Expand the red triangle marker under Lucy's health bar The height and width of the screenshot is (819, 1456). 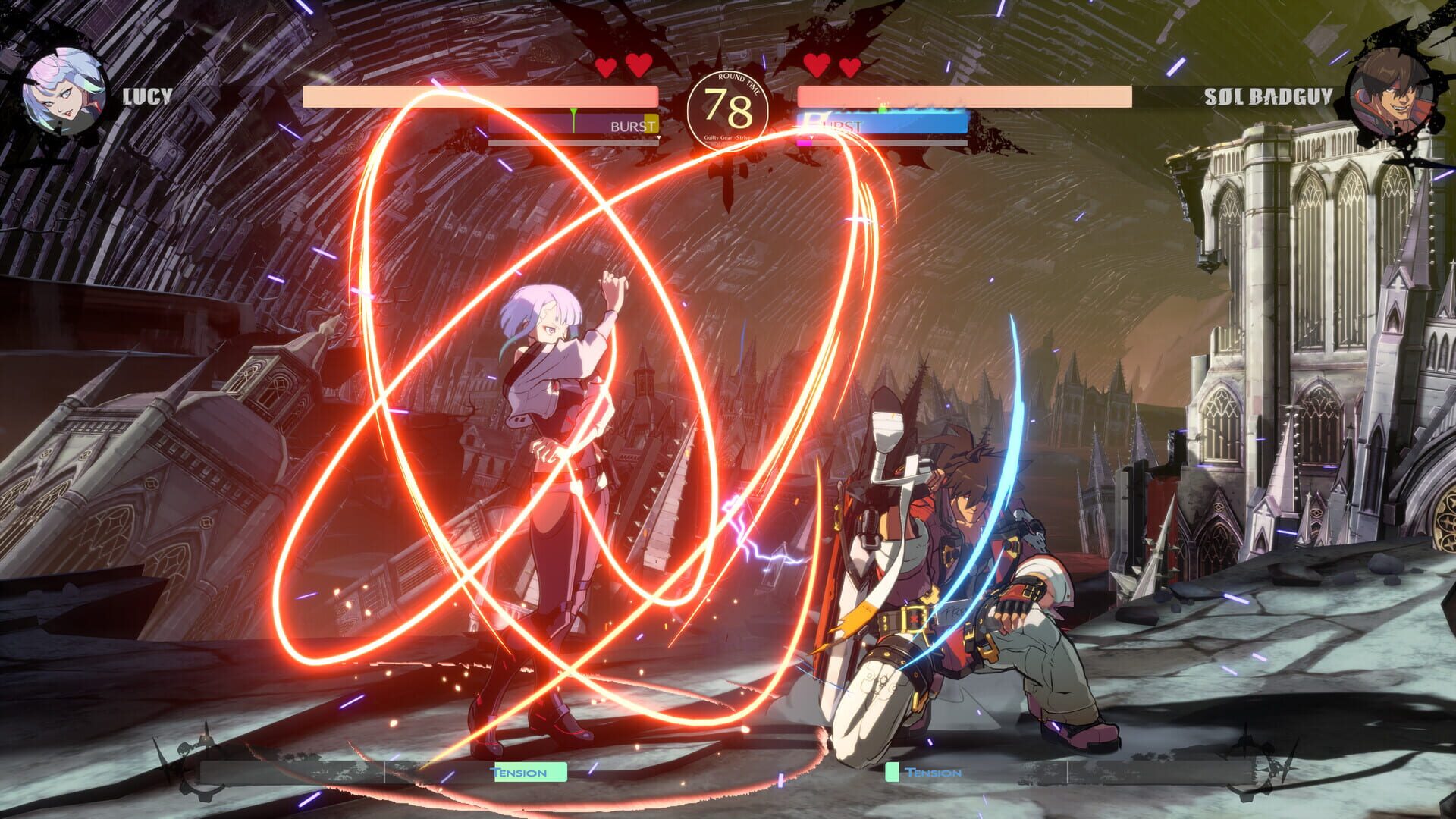tap(658, 136)
